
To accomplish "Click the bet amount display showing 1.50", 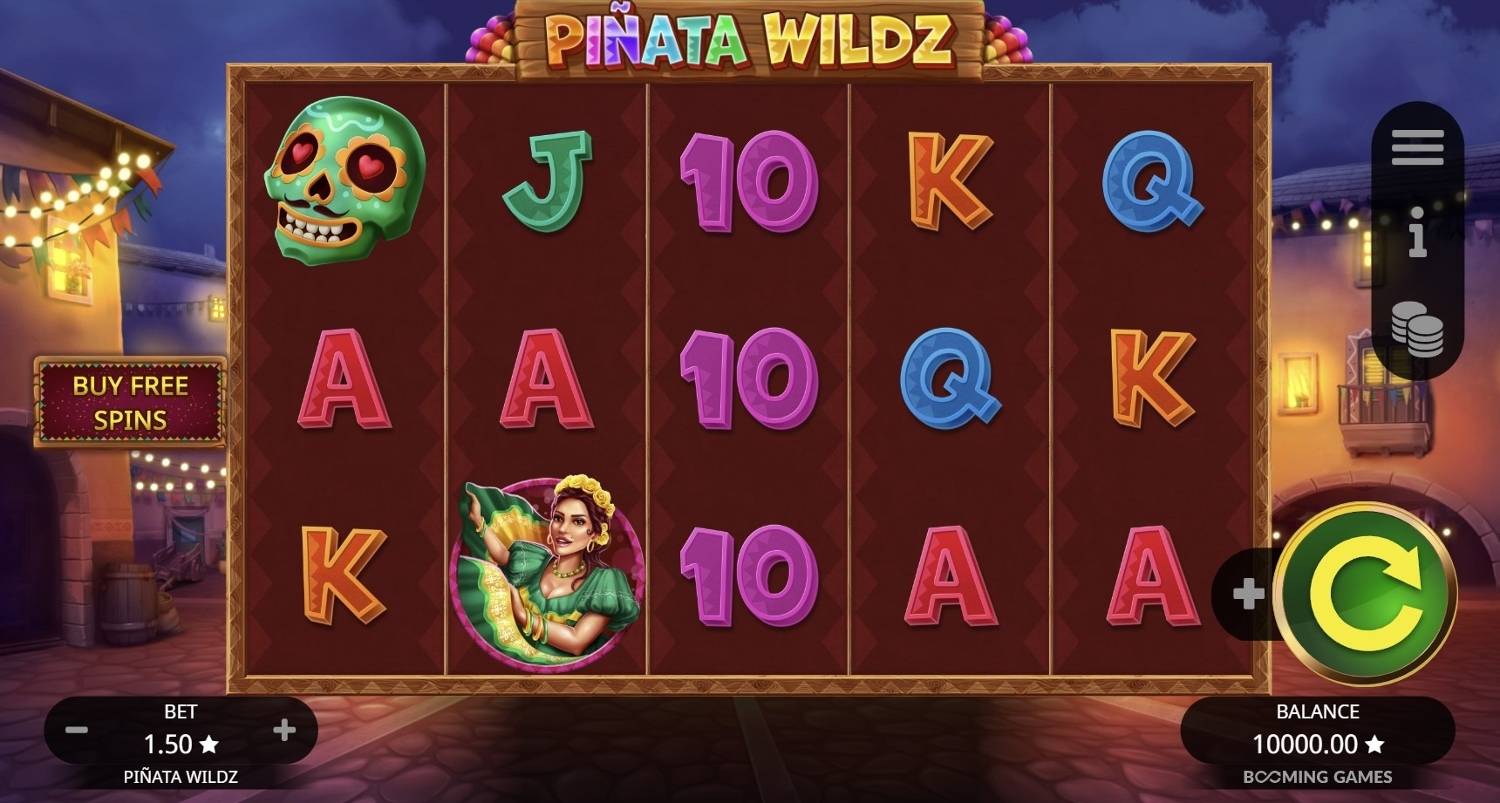I will pos(172,744).
